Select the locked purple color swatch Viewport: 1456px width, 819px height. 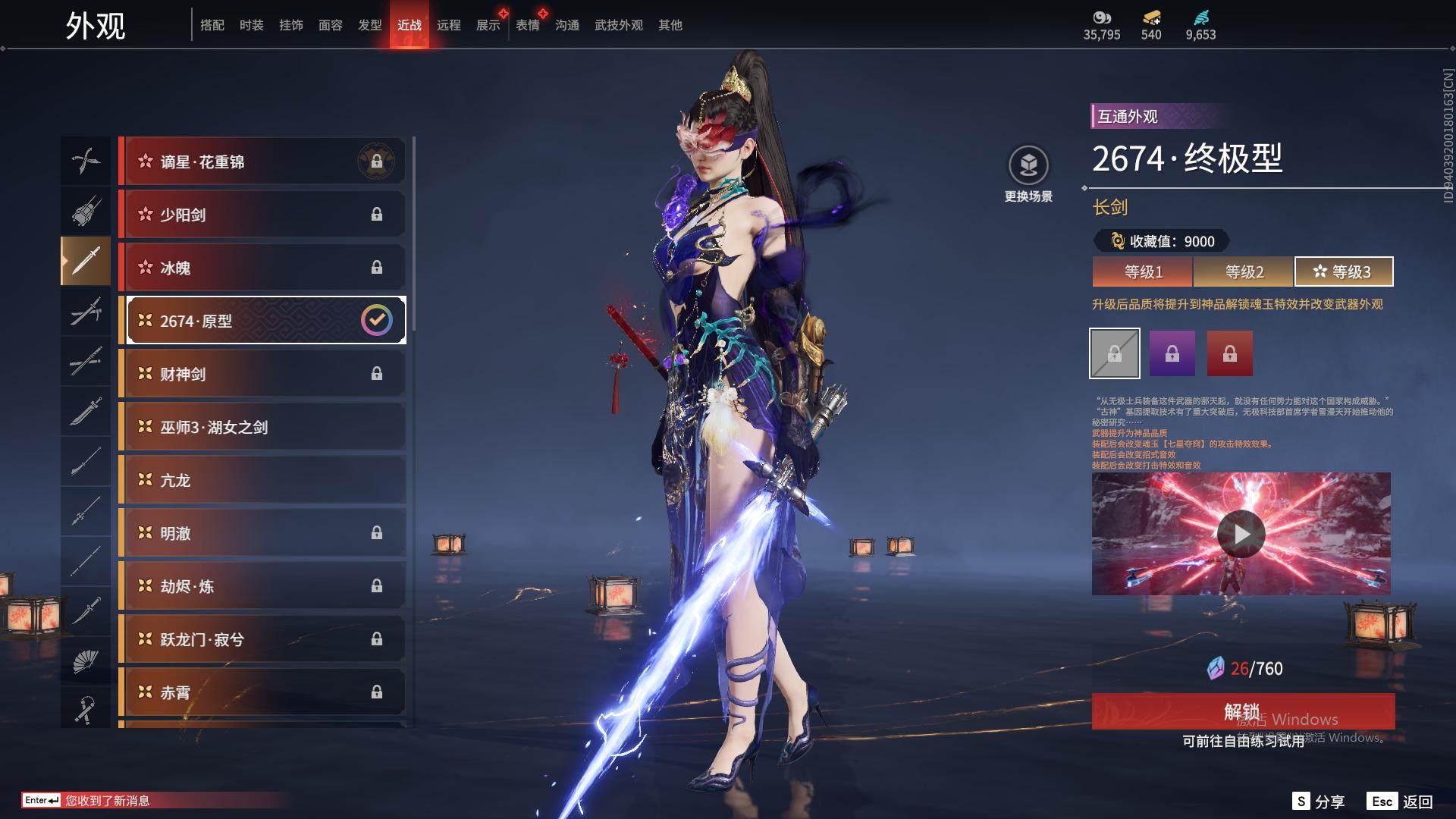point(1172,353)
